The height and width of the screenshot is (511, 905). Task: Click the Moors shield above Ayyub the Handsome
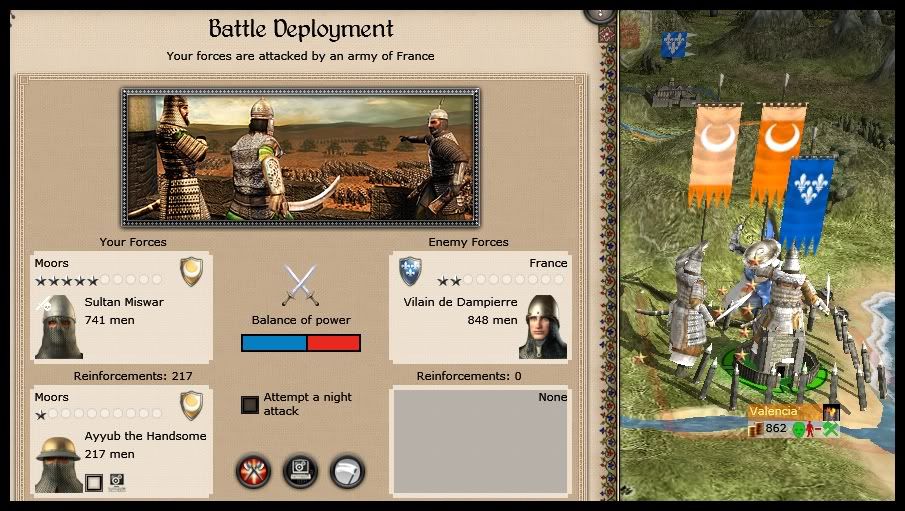[x=191, y=405]
